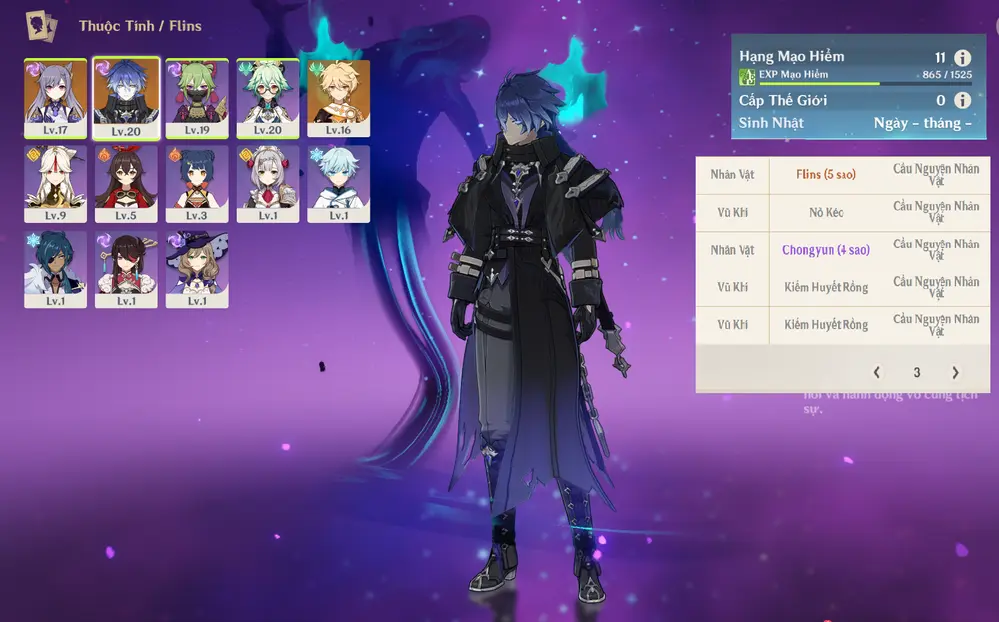
Task: Go to the next wish history page
Action: coord(955,372)
